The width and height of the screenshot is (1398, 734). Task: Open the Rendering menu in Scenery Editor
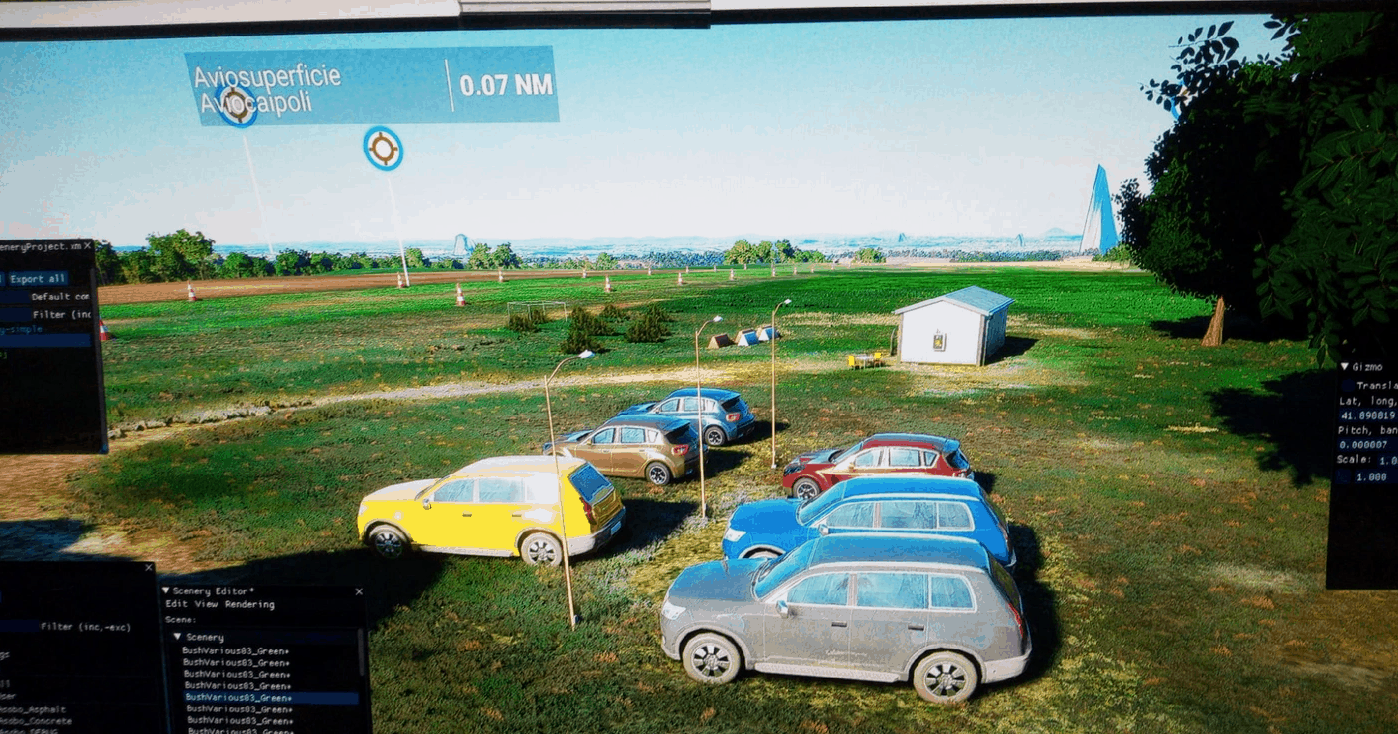click(x=250, y=605)
